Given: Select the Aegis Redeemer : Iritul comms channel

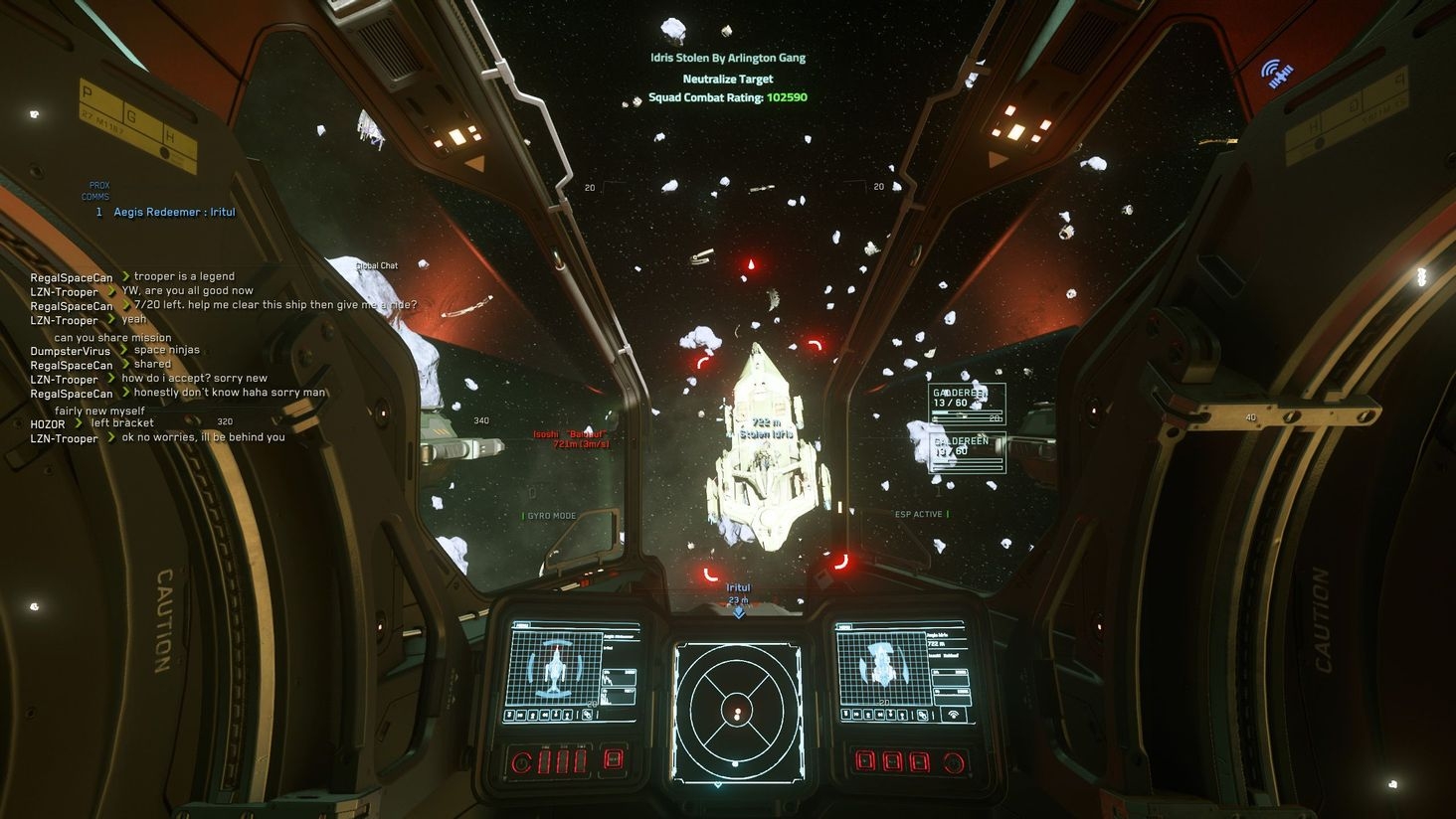Looking at the screenshot, I should tap(174, 213).
